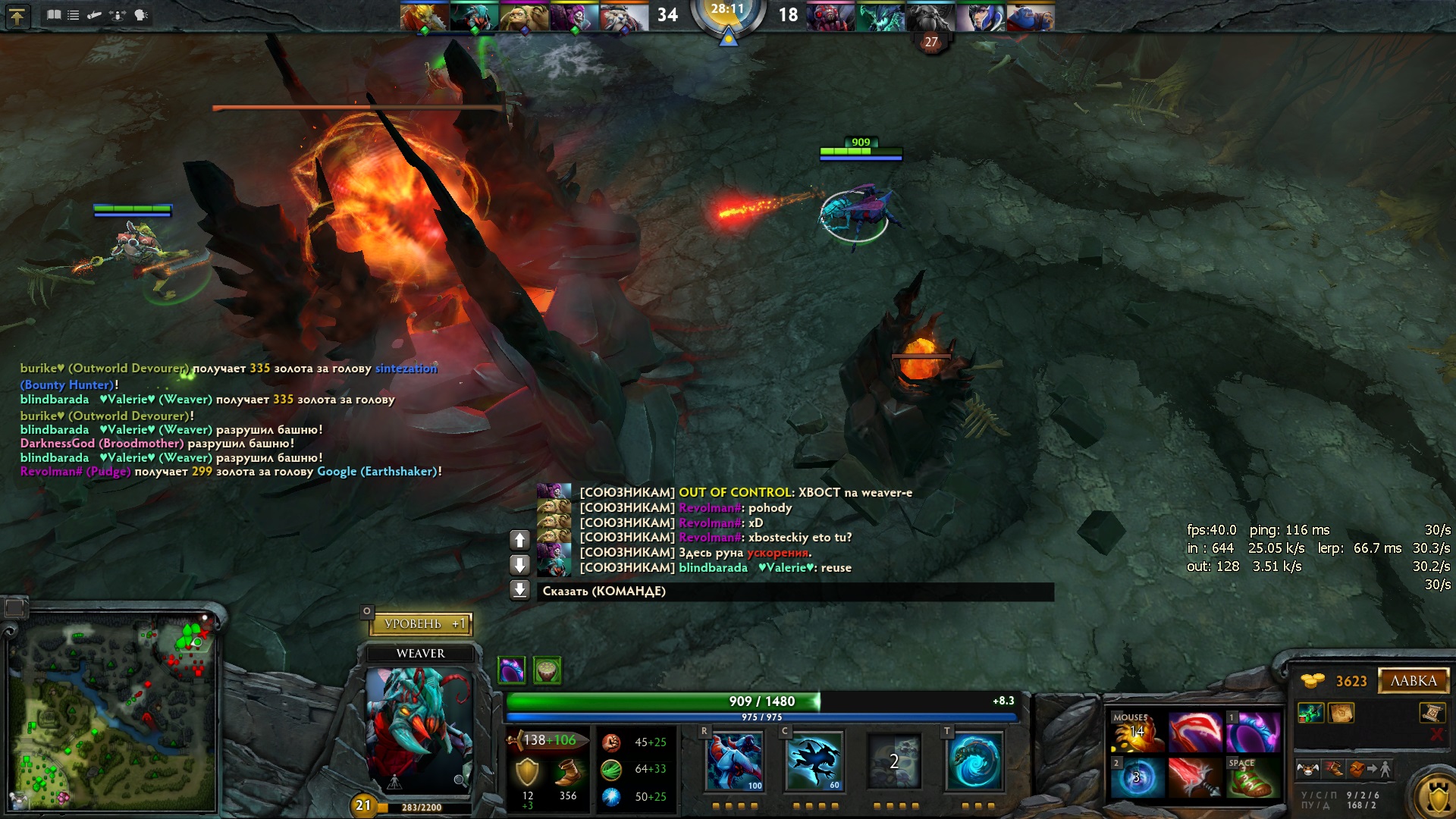1456x819 pixels.
Task: Click the courier icon
Action: pyautogui.click(x=1307, y=770)
